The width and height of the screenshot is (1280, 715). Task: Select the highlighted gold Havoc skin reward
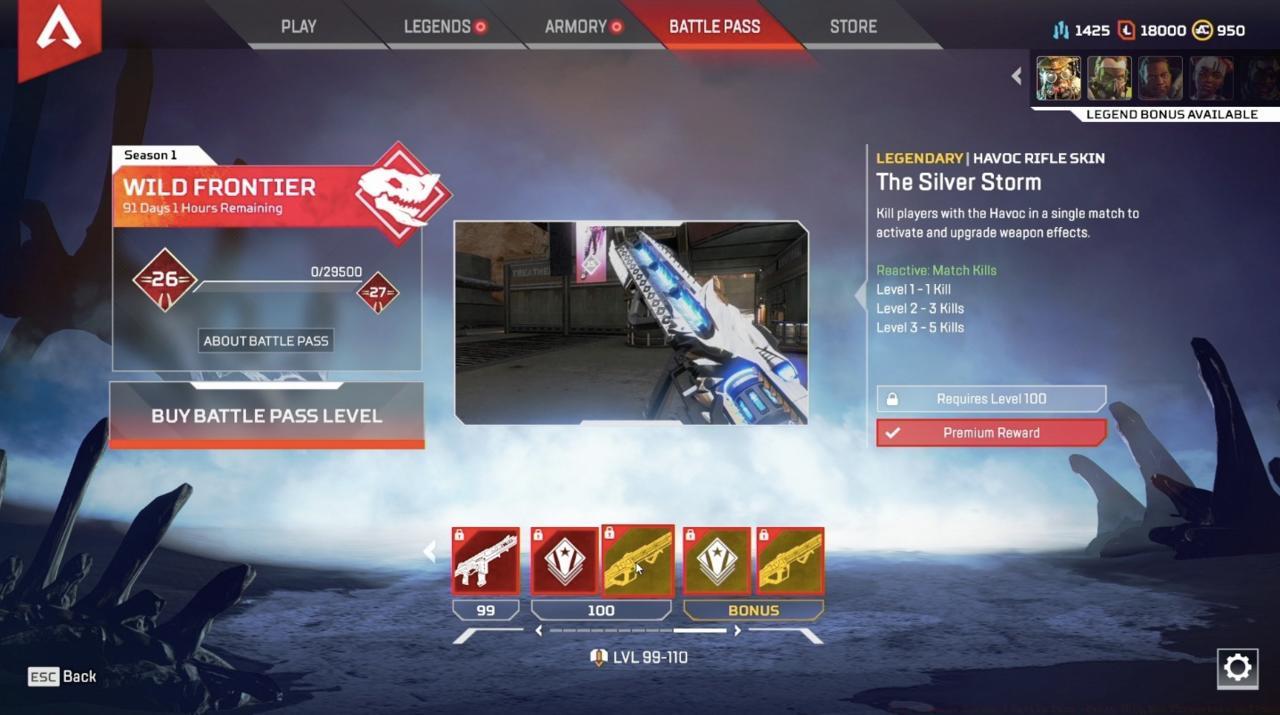tap(638, 561)
